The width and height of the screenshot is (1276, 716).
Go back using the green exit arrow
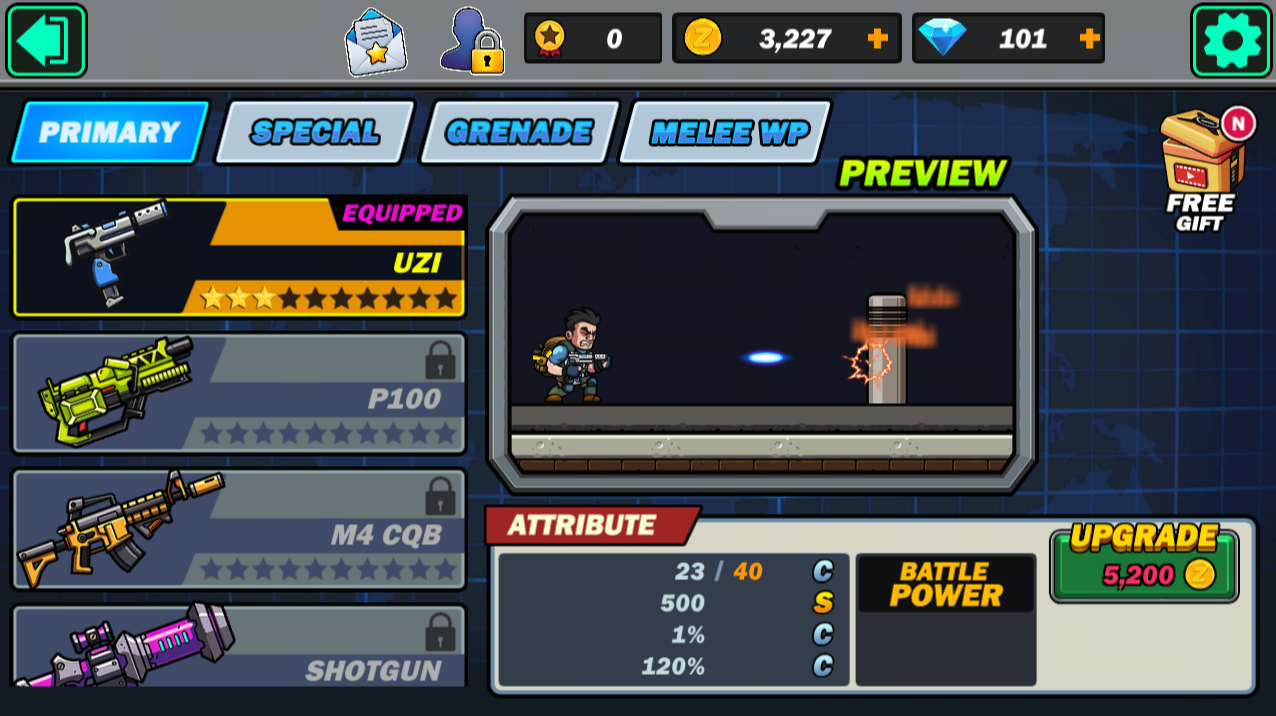[x=46, y=41]
